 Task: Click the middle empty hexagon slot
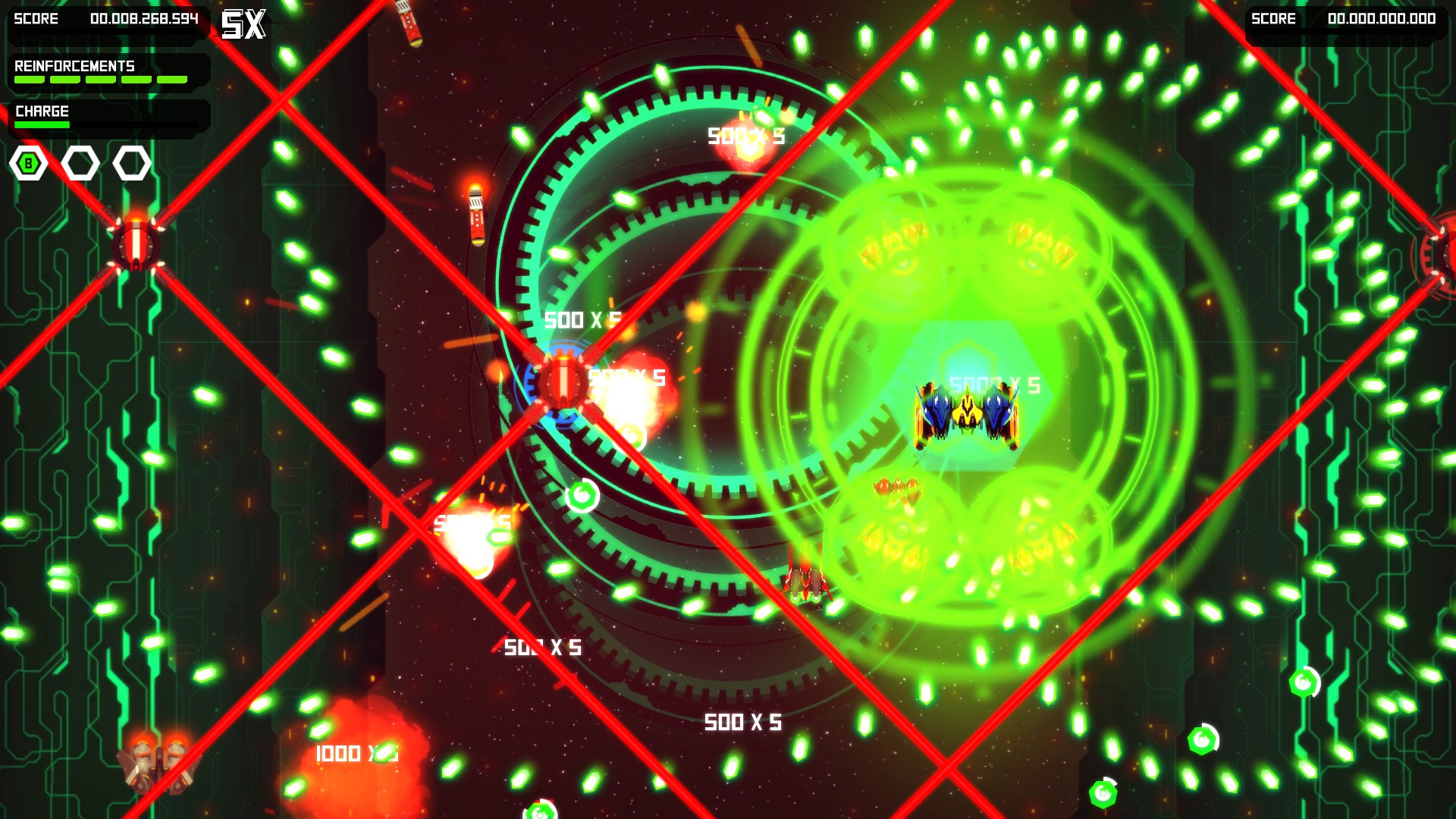pos(81,162)
